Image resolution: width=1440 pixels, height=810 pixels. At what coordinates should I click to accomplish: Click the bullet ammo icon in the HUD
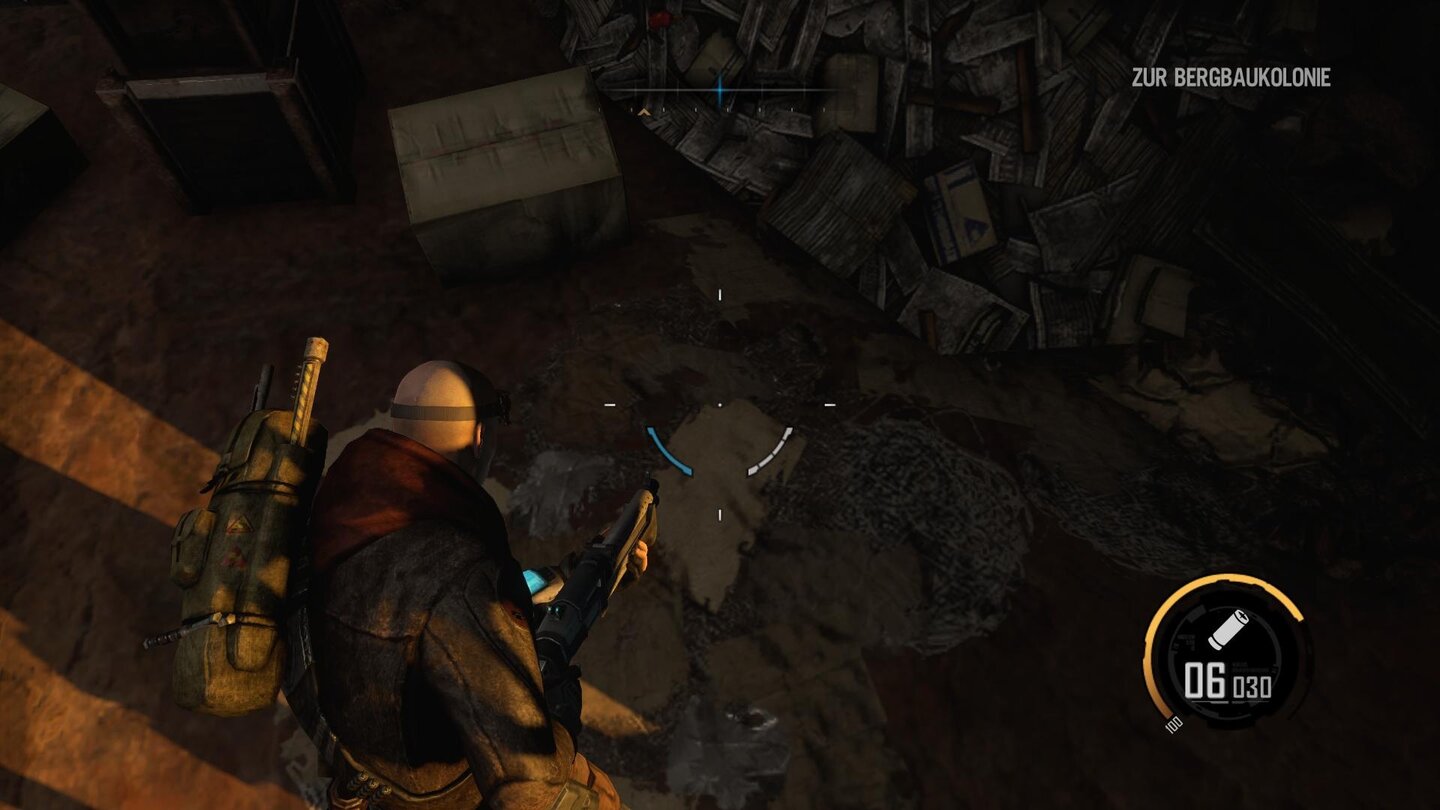pyautogui.click(x=1228, y=630)
